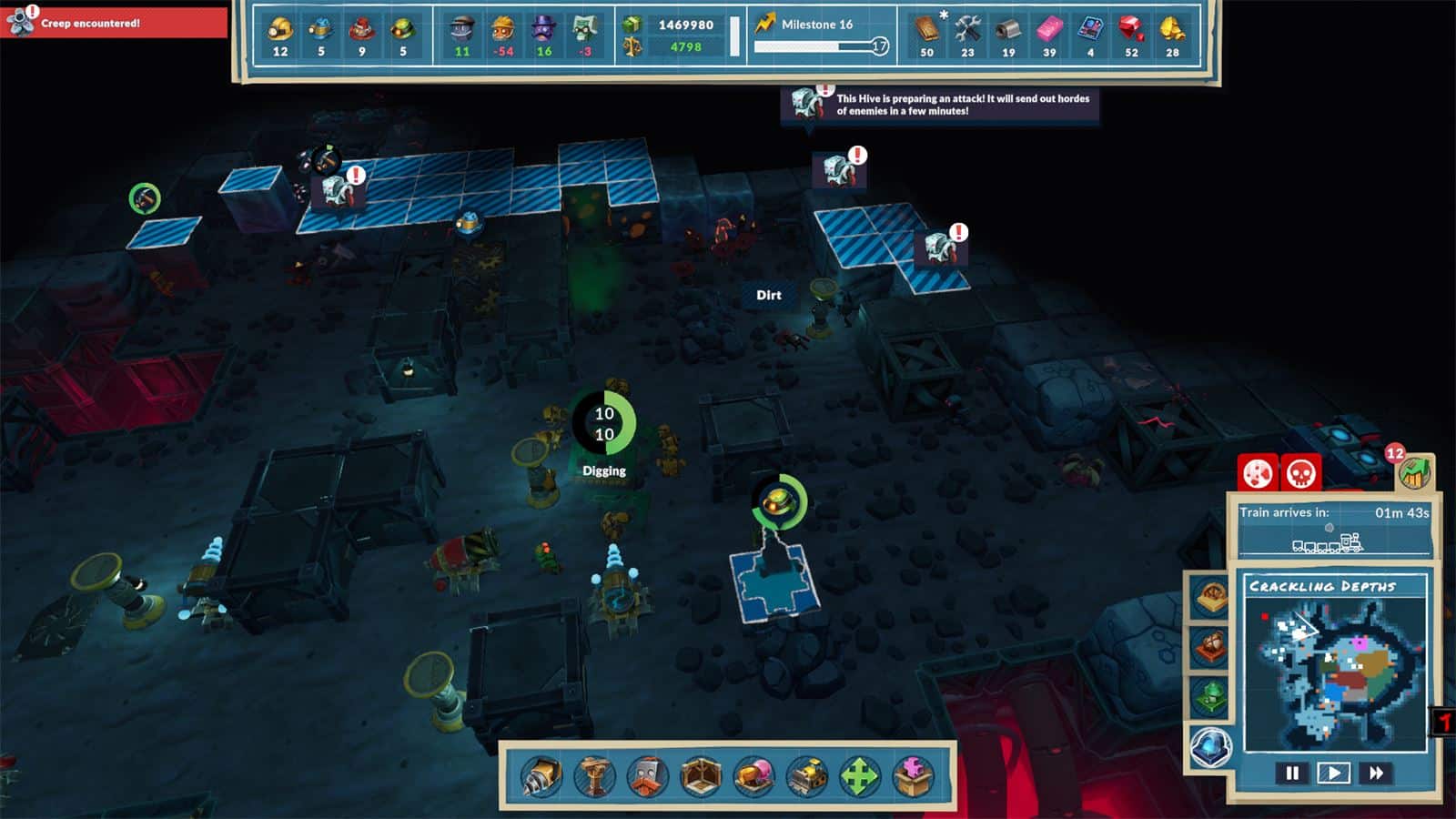Click the miner portrait icon in bottom toolbar

click(x=646, y=775)
